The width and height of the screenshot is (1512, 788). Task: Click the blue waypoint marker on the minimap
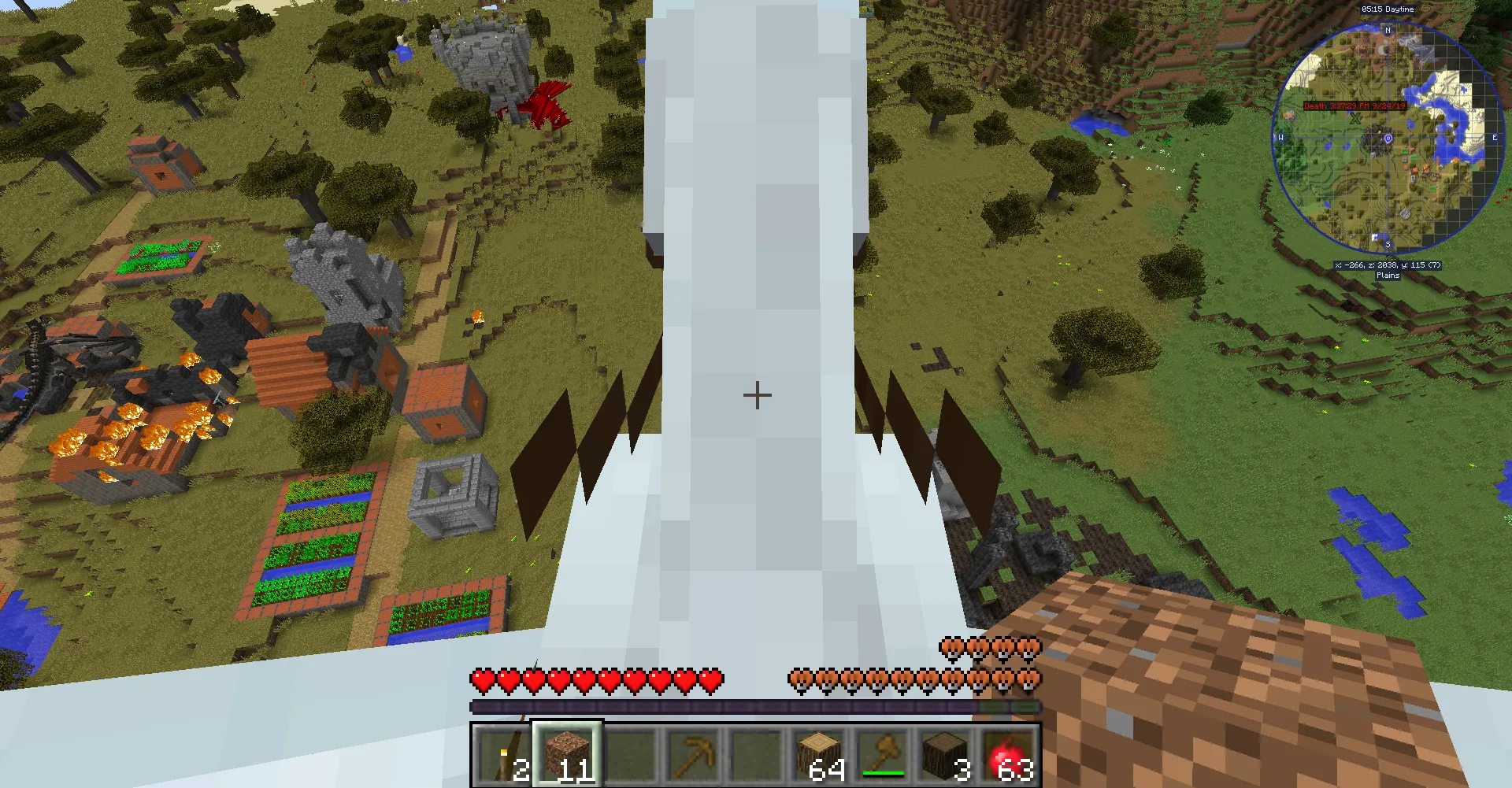(x=1388, y=139)
